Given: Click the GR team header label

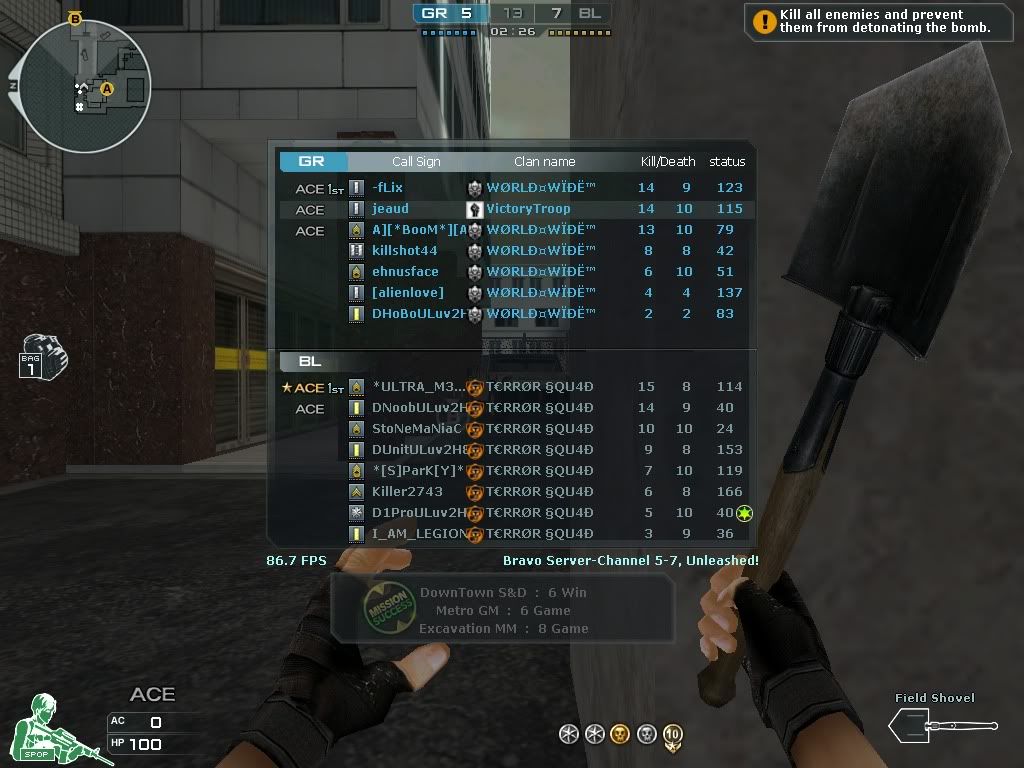Looking at the screenshot, I should [x=312, y=161].
